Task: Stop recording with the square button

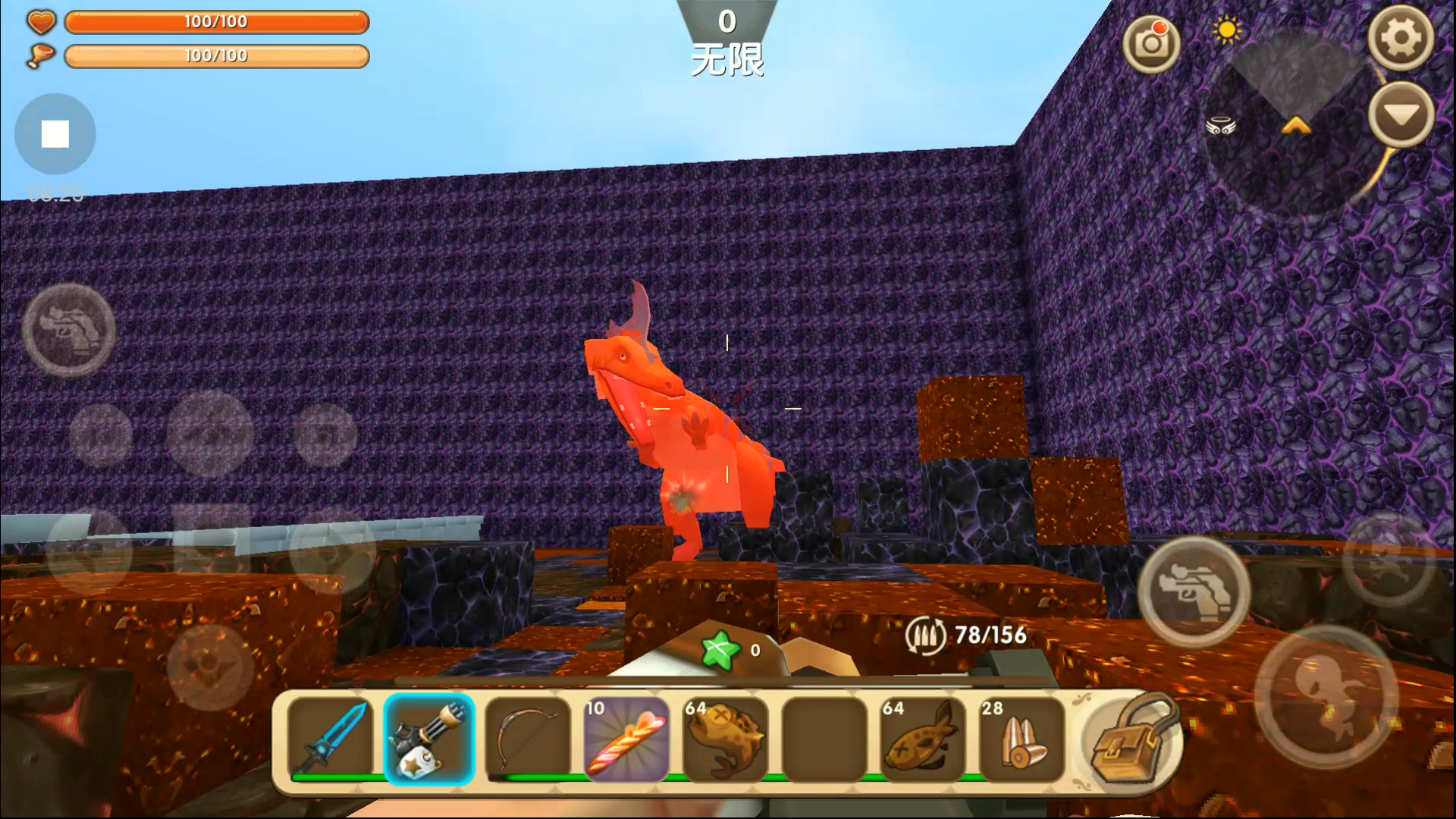Action: (x=55, y=134)
